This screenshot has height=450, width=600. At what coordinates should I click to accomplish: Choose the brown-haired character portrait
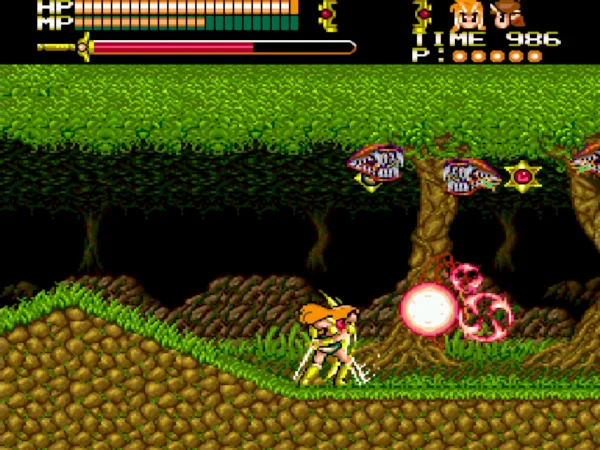(x=507, y=15)
